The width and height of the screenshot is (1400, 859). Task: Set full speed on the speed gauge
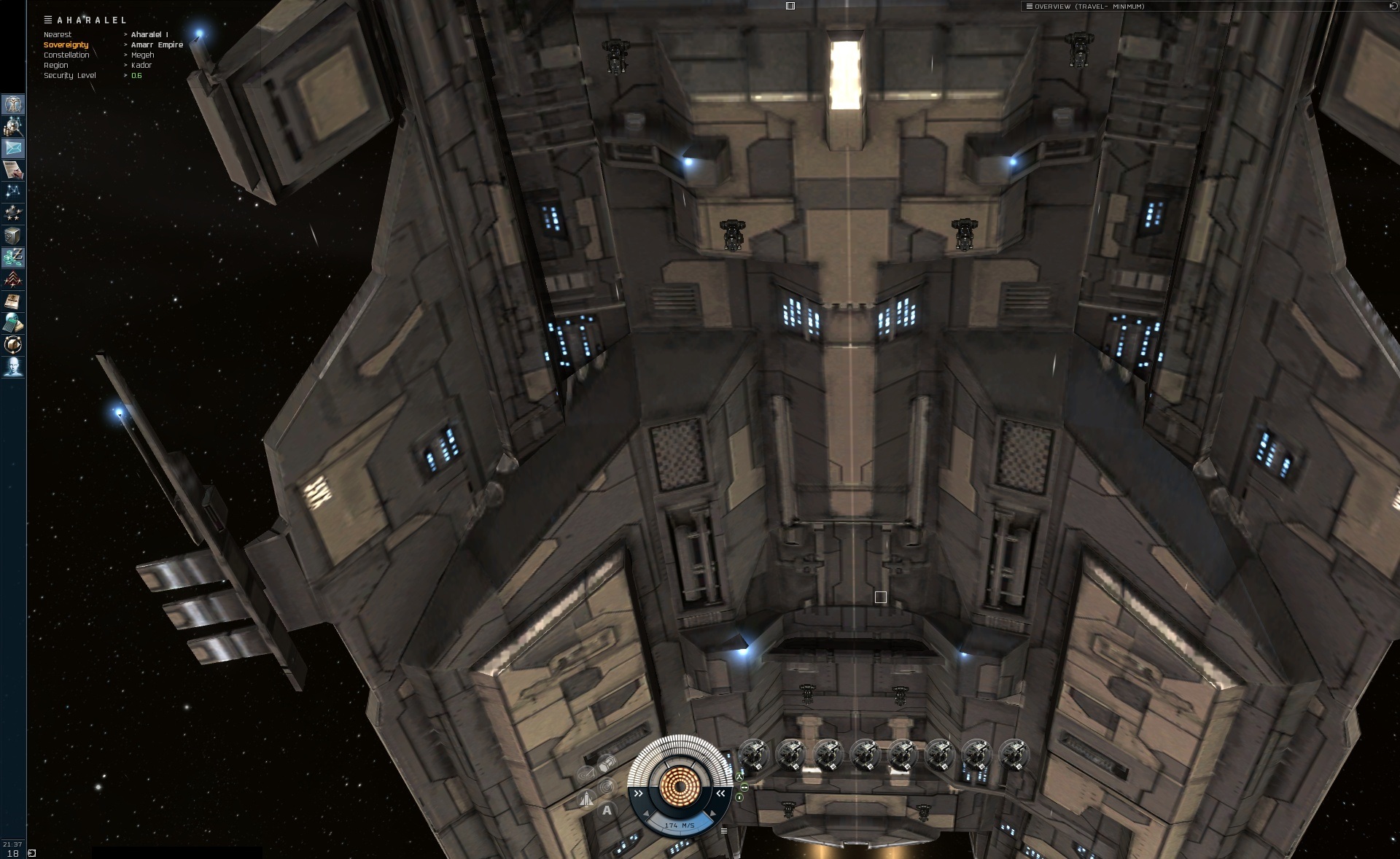pos(713,814)
